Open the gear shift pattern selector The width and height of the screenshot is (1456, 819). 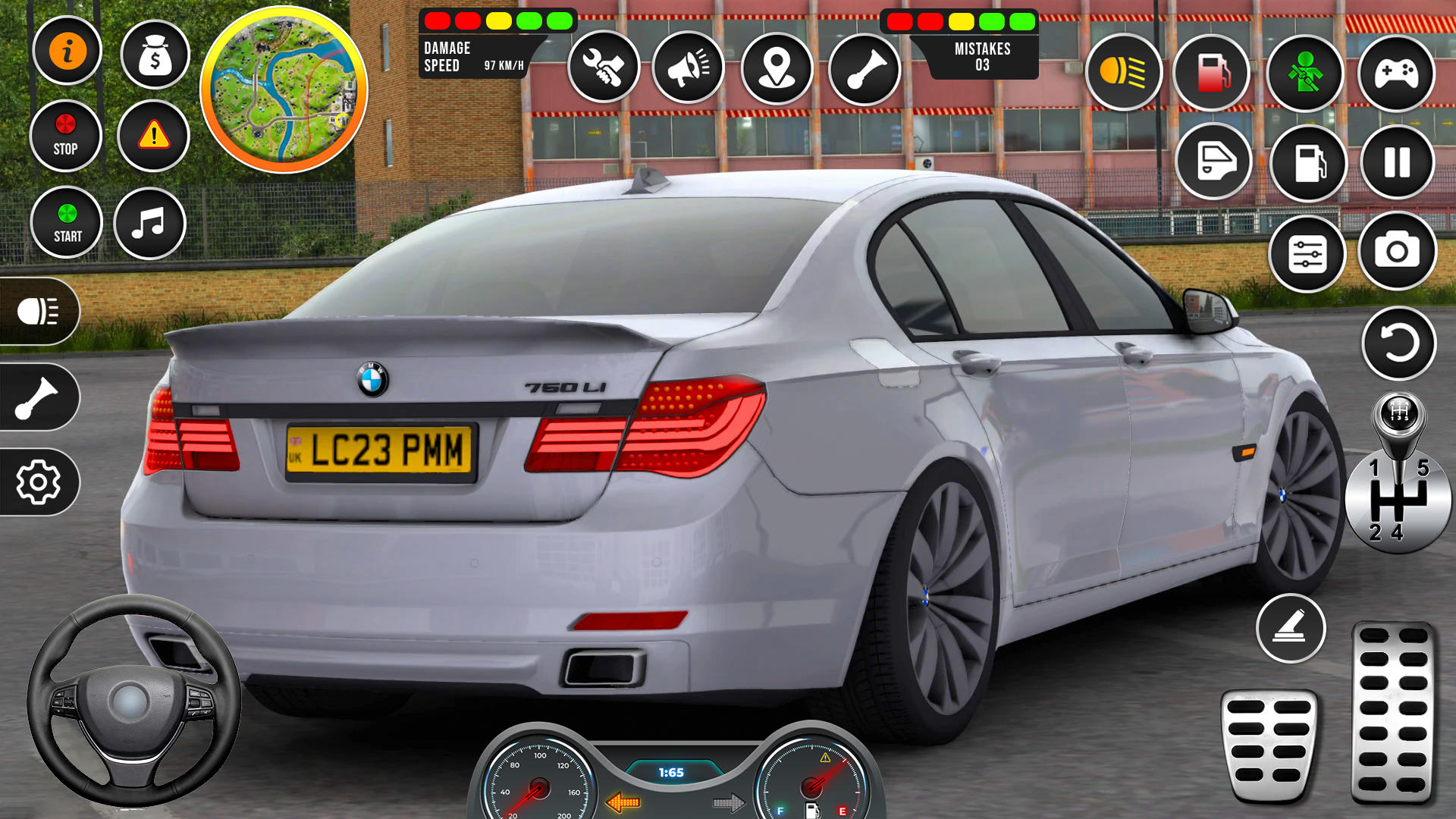pos(1398,500)
